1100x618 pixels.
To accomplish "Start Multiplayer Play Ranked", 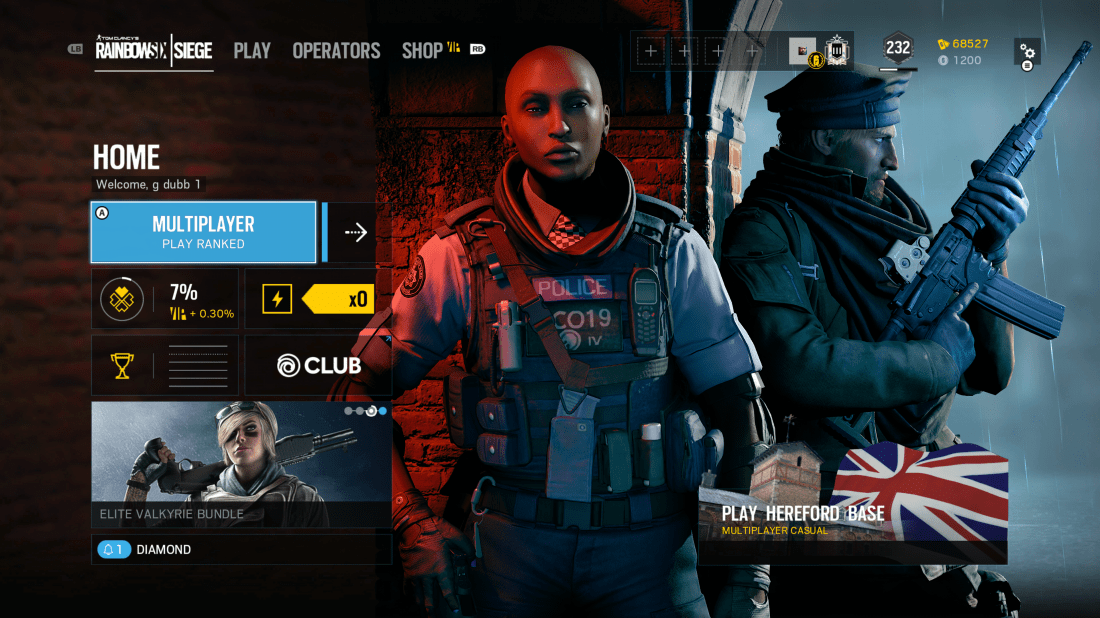I will coord(203,232).
